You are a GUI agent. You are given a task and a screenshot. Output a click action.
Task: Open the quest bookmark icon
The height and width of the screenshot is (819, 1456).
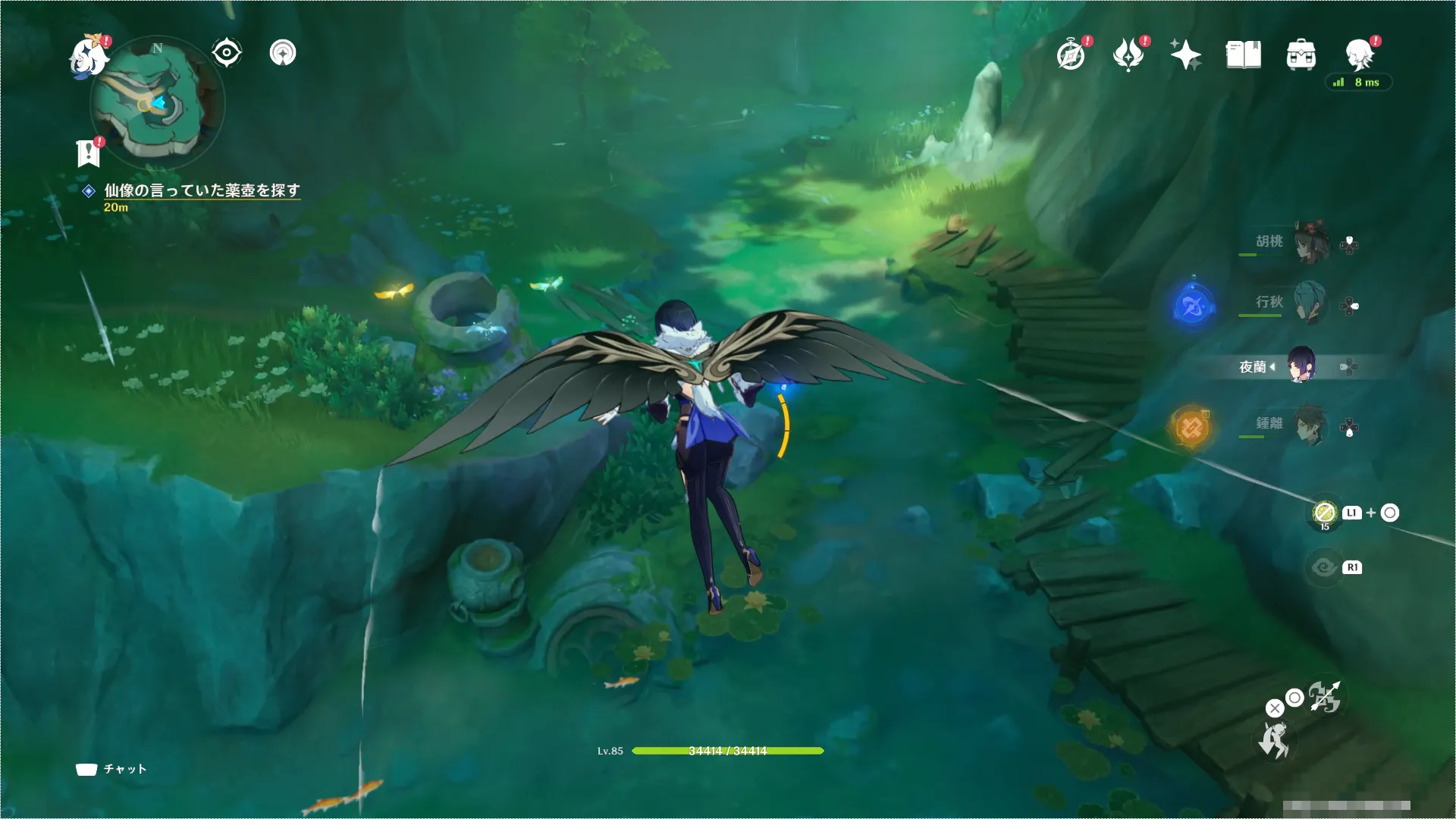click(x=89, y=152)
